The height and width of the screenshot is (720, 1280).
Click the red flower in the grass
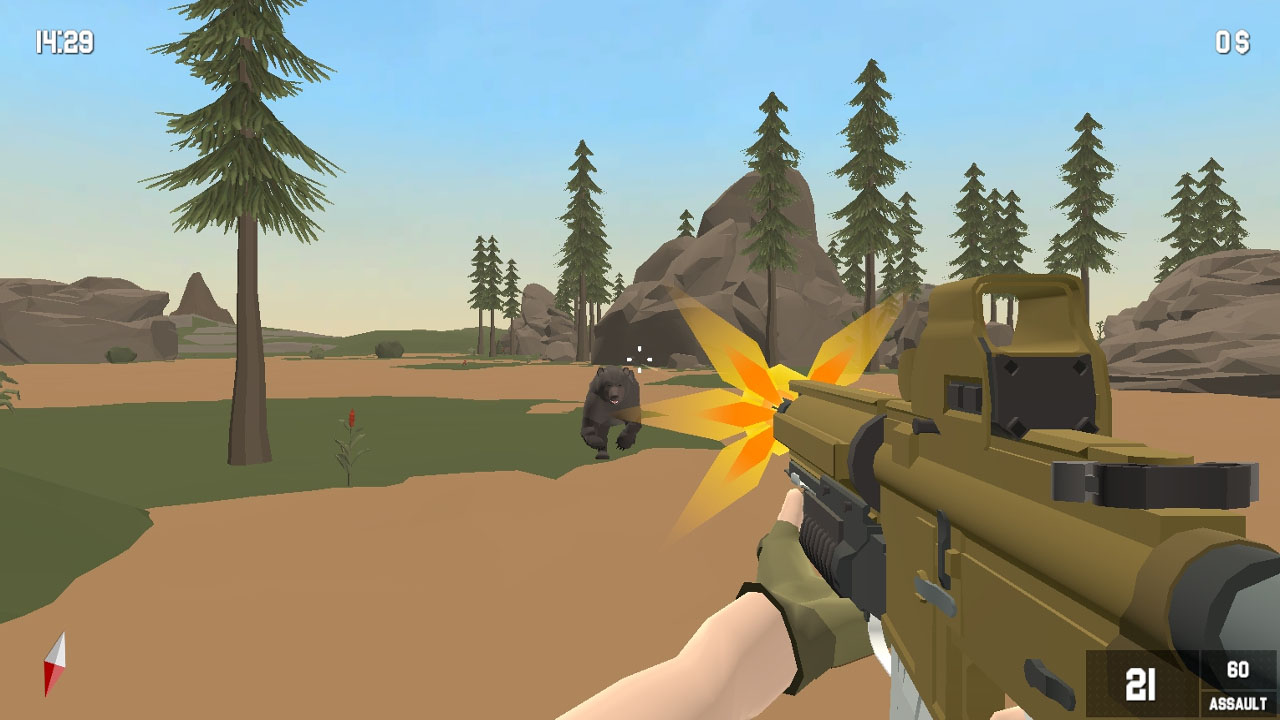350,420
